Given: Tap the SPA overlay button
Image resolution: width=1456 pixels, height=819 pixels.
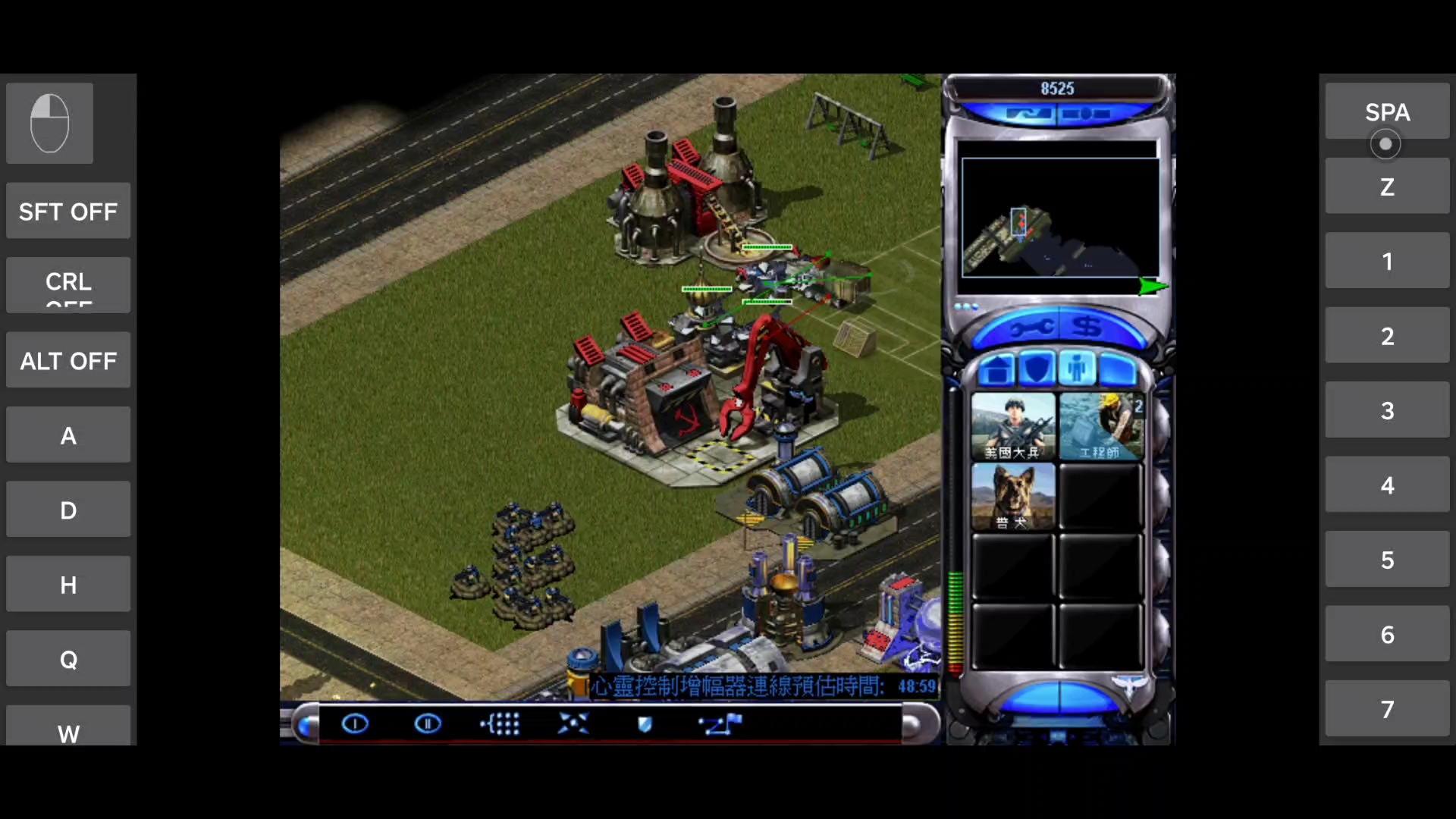Looking at the screenshot, I should [x=1387, y=112].
